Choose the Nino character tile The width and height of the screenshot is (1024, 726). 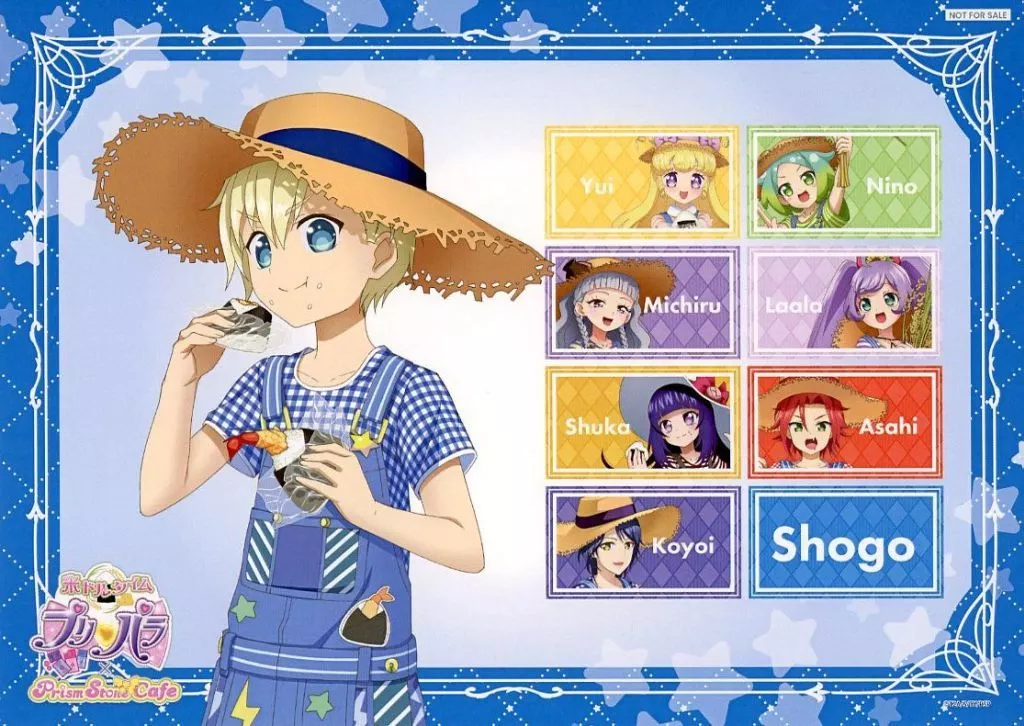pyautogui.click(x=844, y=181)
